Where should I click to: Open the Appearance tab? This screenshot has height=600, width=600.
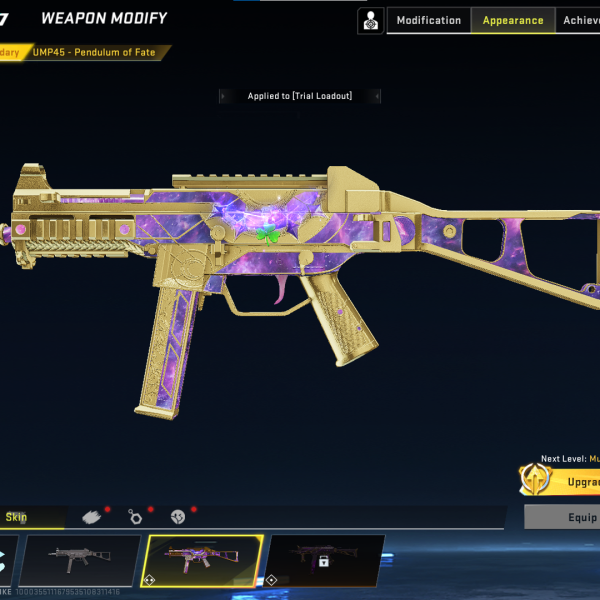click(512, 21)
